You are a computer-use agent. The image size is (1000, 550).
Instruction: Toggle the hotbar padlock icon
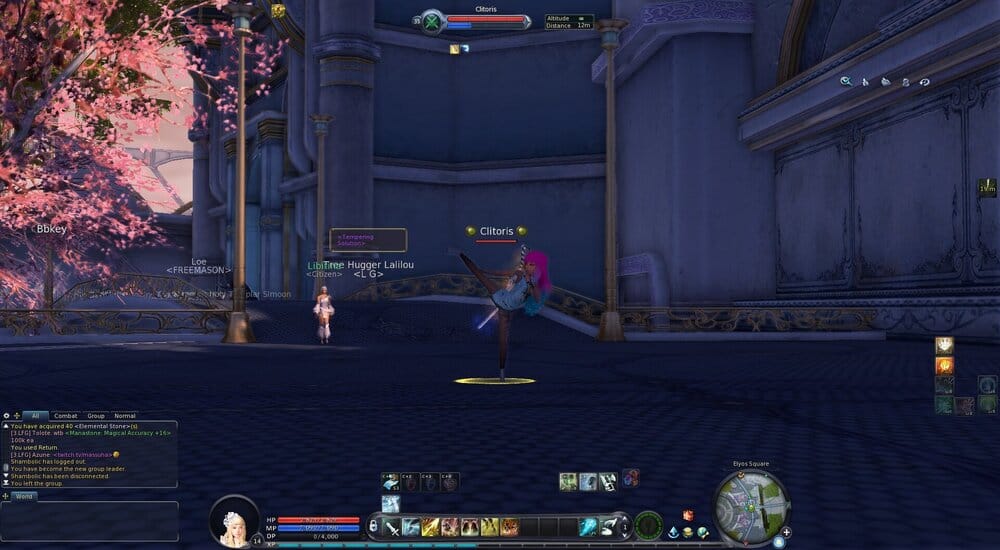coord(373,526)
